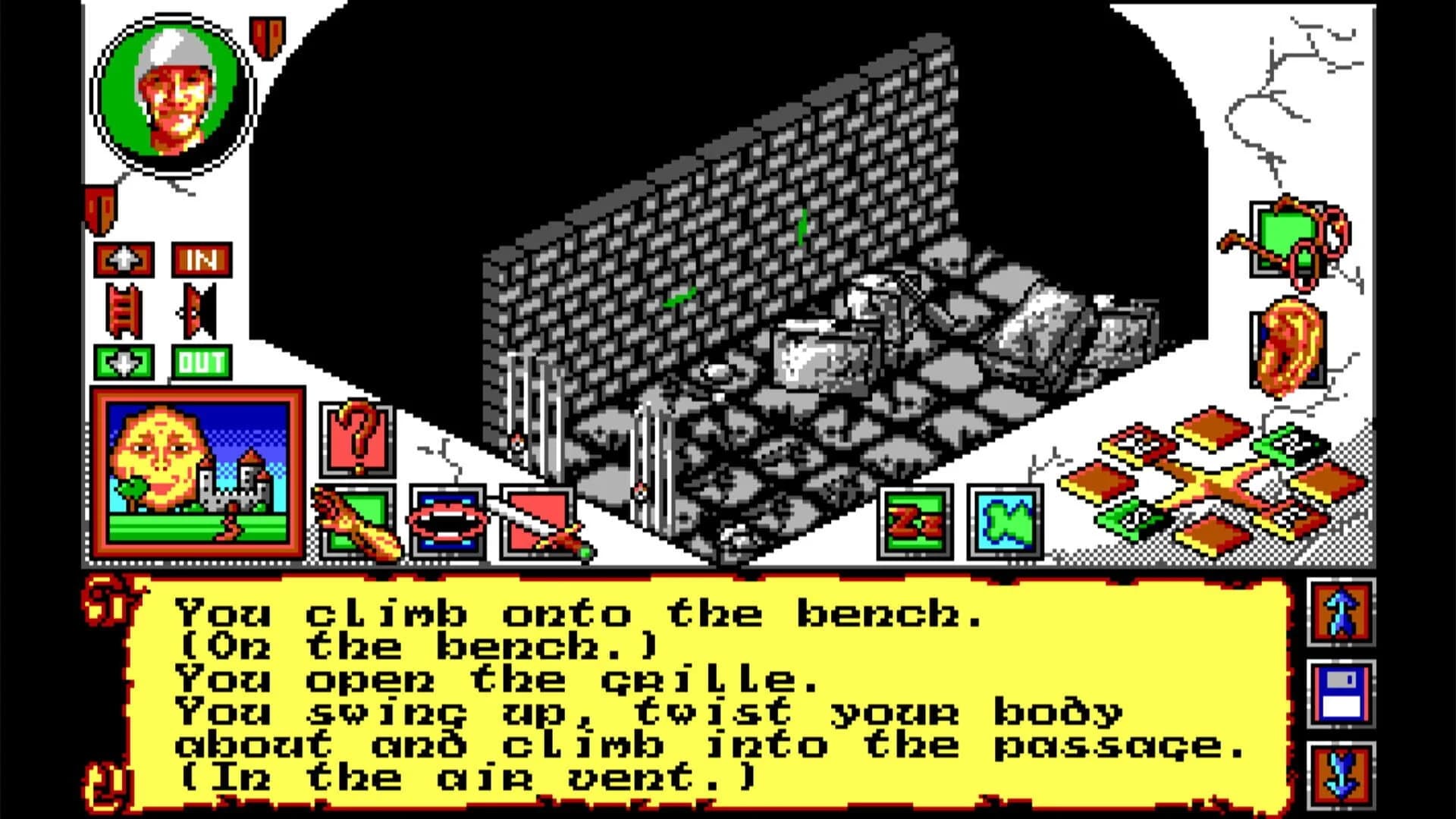Screen dimensions: 1456x819
Task: Click the red door icon
Action: [x=193, y=312]
